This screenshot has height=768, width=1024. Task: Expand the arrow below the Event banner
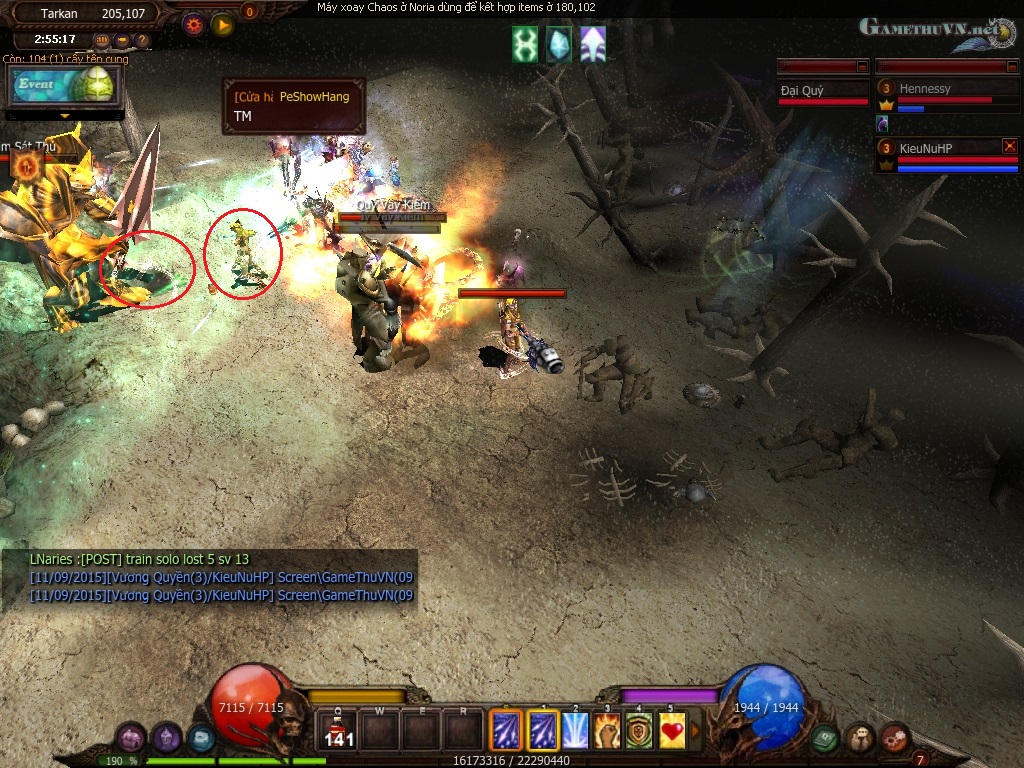coord(66,116)
